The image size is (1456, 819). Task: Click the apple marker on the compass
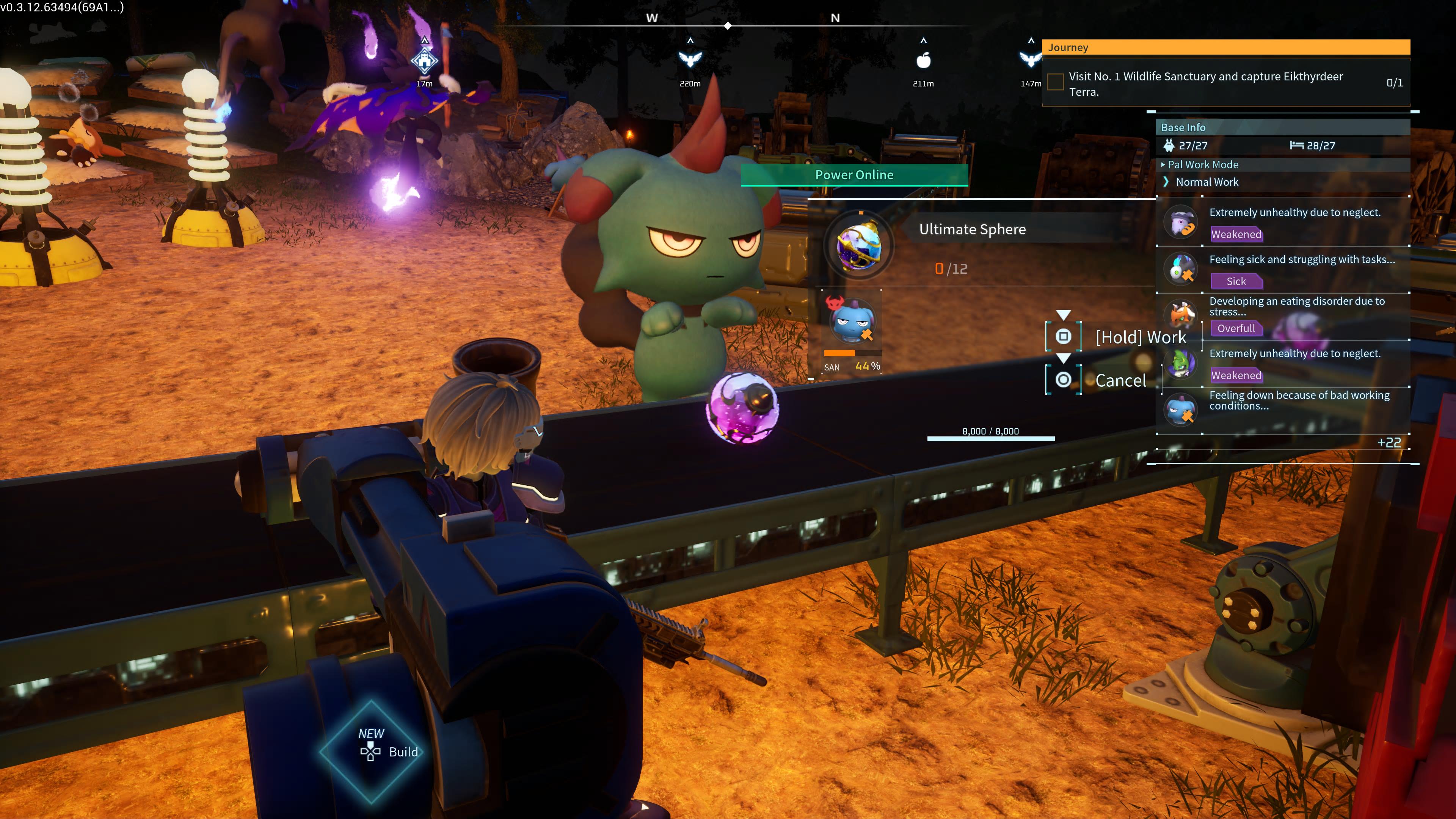(x=923, y=61)
